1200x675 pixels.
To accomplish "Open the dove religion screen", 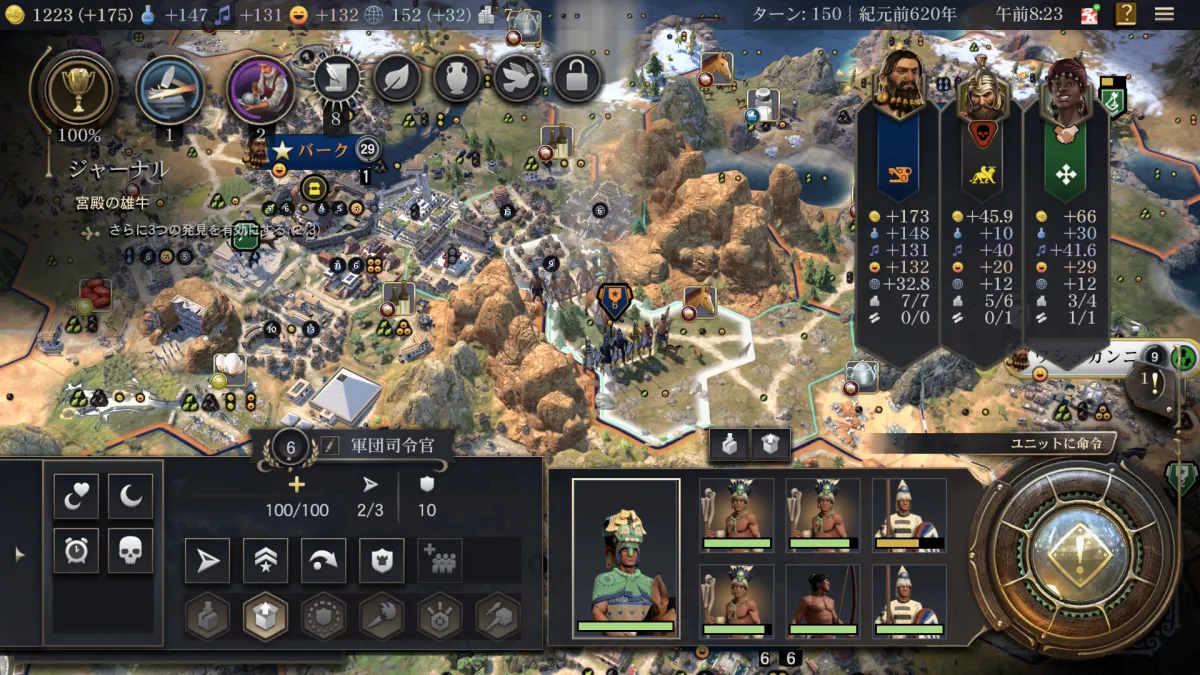I will [x=517, y=78].
